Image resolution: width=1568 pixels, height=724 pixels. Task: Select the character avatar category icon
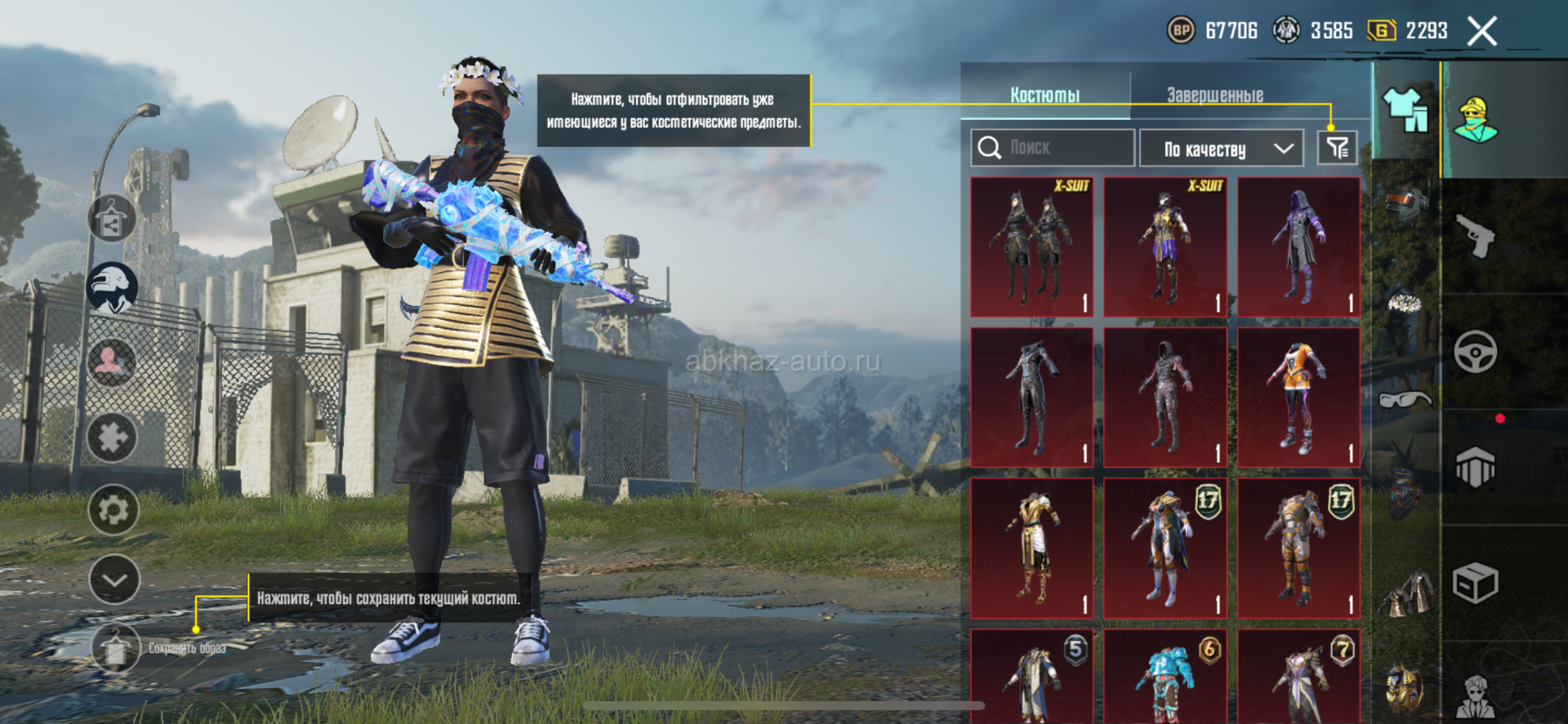tap(1476, 120)
